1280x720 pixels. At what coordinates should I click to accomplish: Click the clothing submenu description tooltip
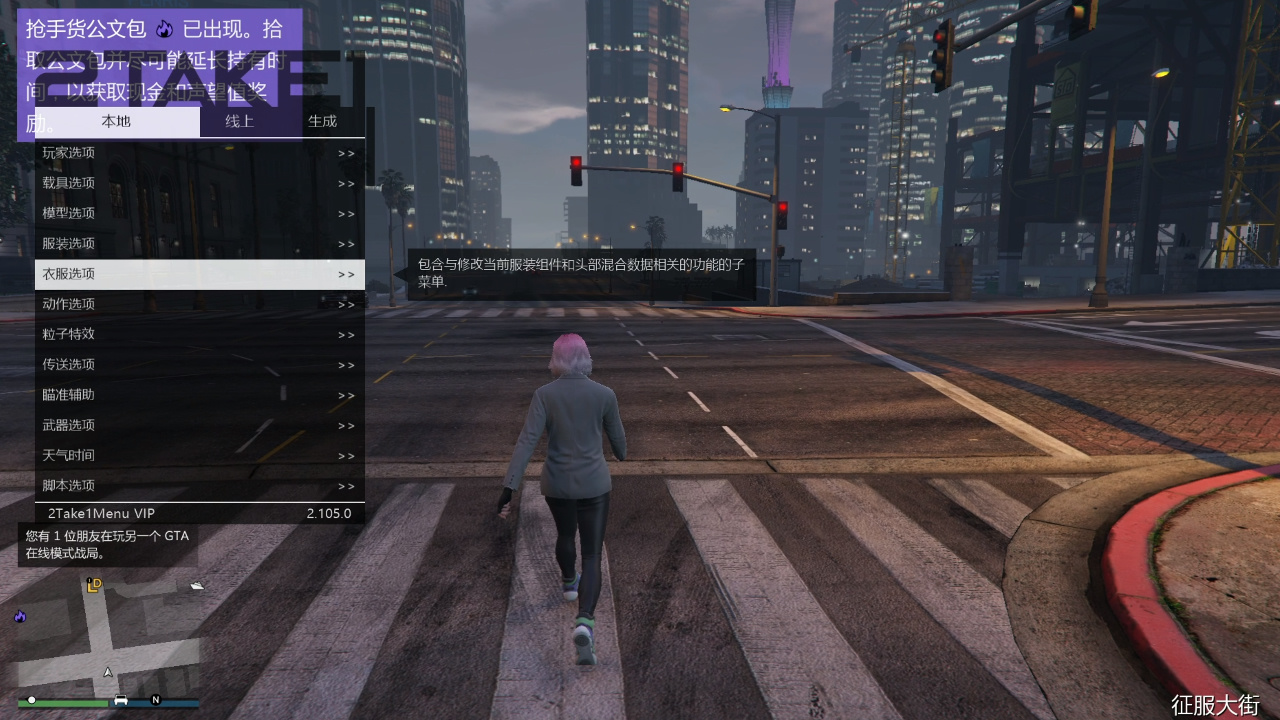click(580, 271)
